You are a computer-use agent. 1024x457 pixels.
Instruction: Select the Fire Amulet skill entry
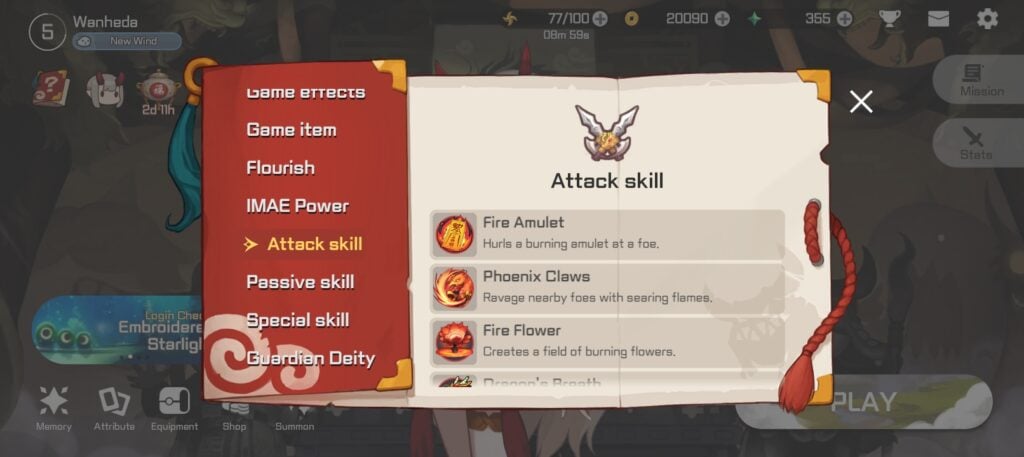(x=607, y=233)
